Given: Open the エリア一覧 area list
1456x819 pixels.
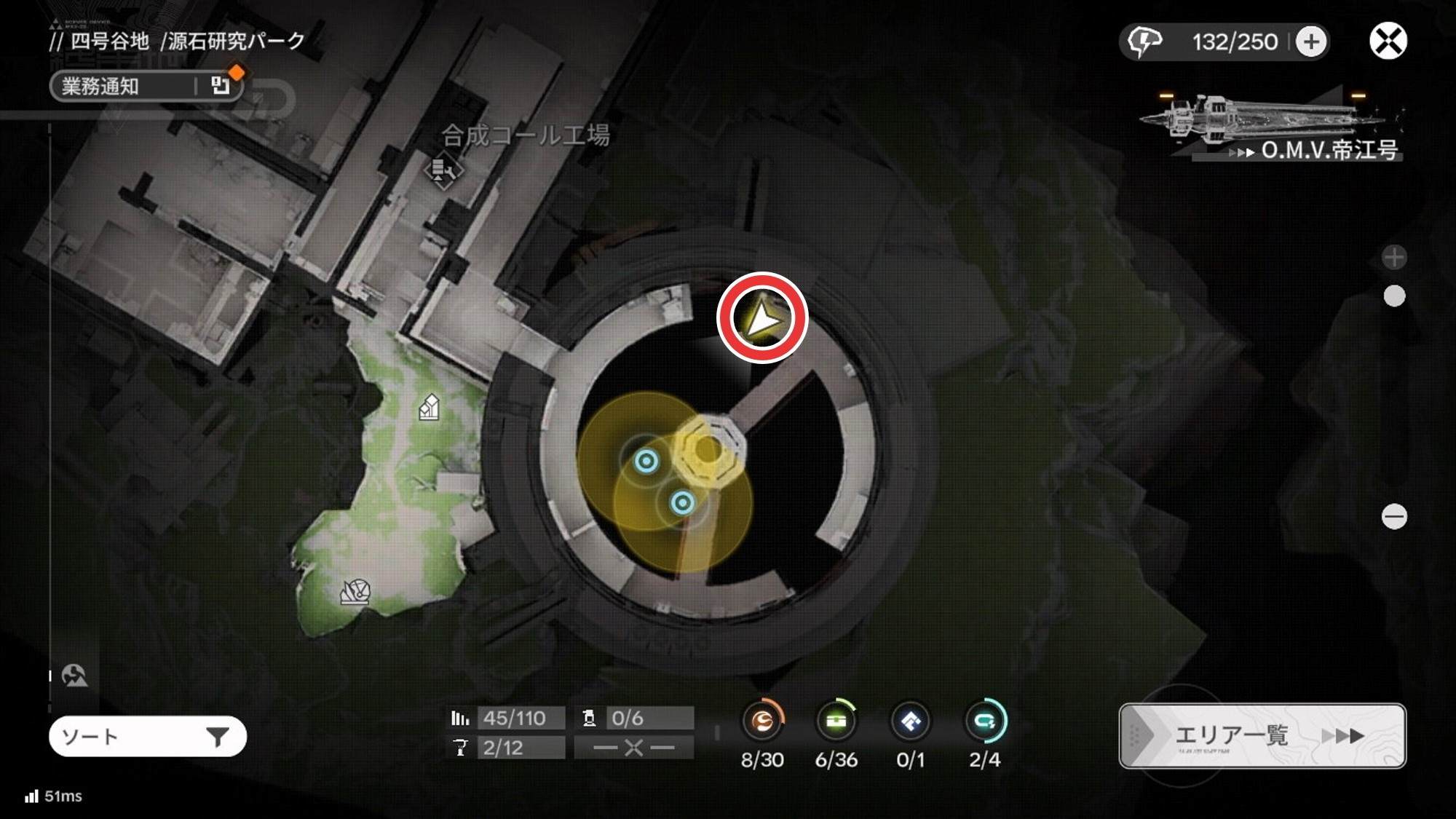Looking at the screenshot, I should point(1262,735).
